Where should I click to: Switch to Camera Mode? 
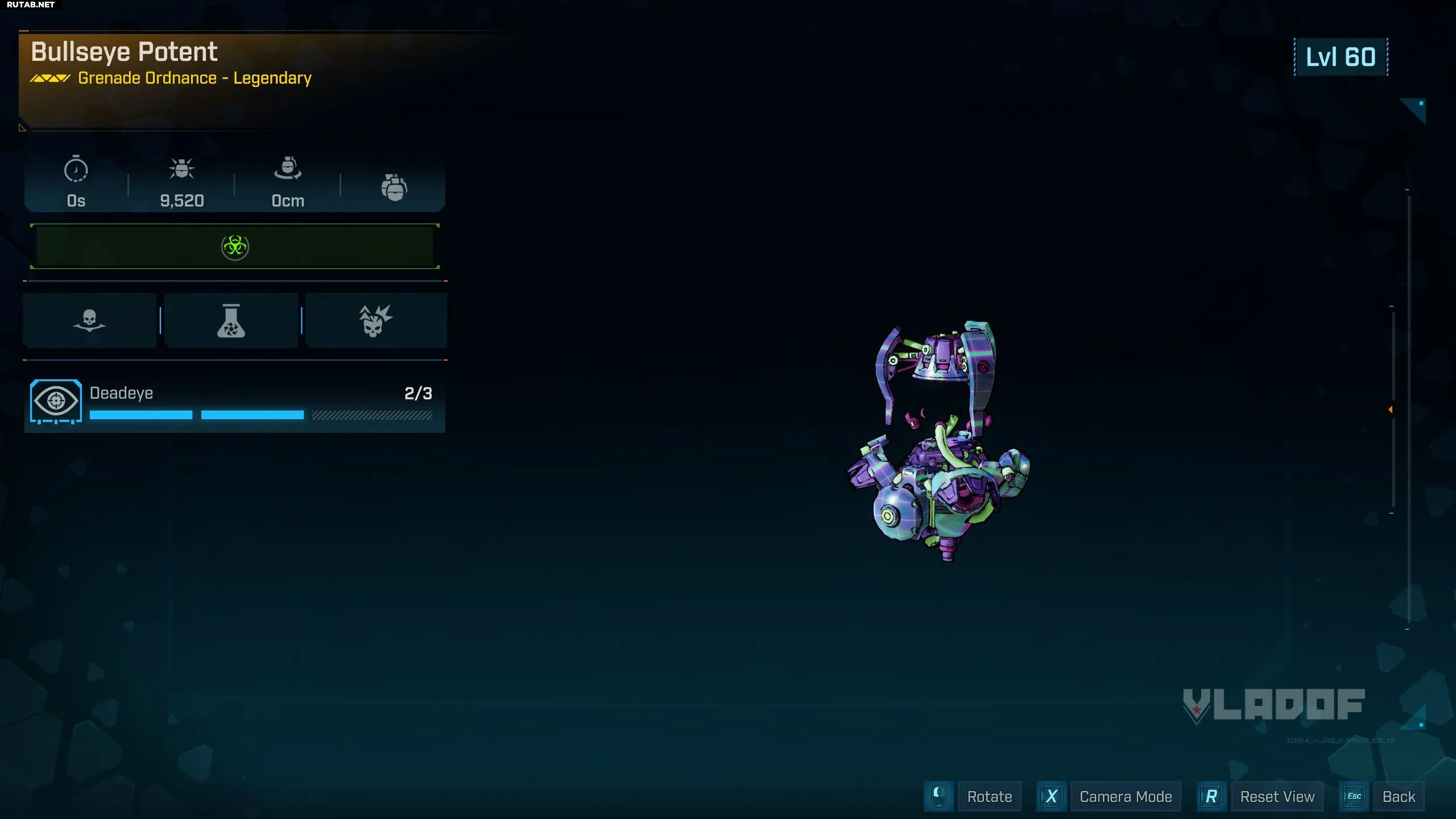(1125, 796)
